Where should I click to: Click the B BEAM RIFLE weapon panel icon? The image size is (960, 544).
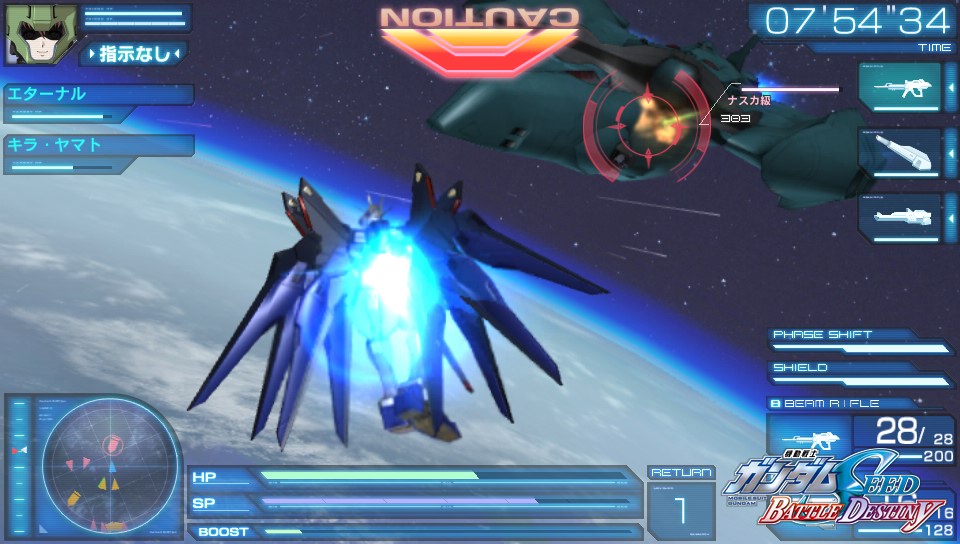pyautogui.click(x=808, y=438)
